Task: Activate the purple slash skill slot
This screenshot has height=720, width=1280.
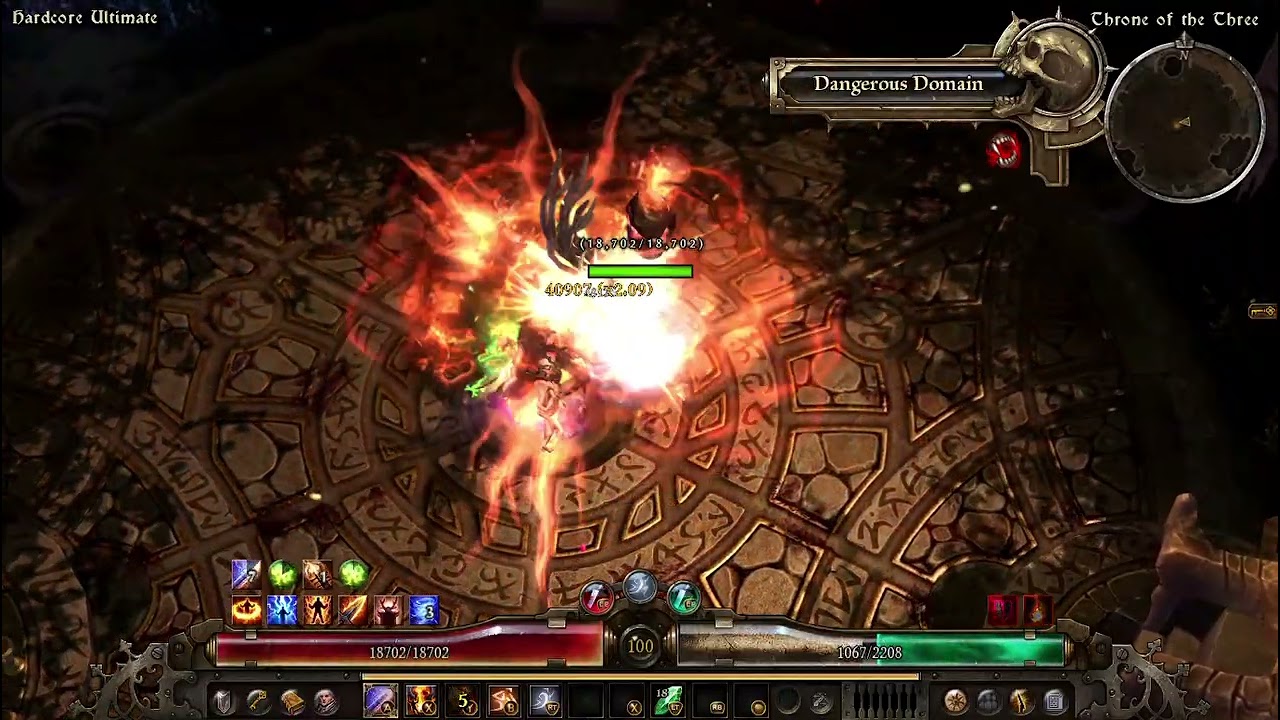Action: [380, 701]
